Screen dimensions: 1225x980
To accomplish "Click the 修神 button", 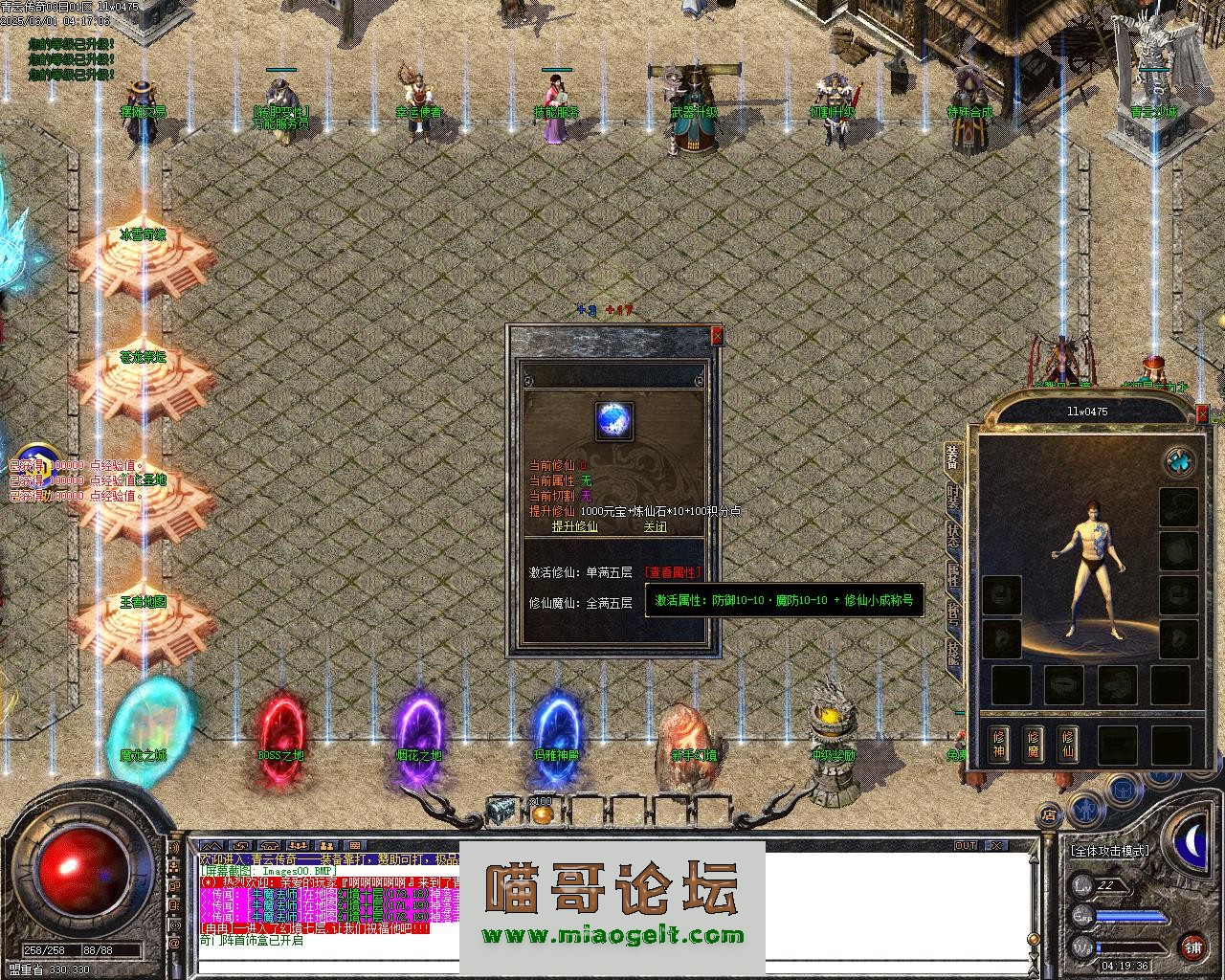I will pyautogui.click(x=999, y=744).
